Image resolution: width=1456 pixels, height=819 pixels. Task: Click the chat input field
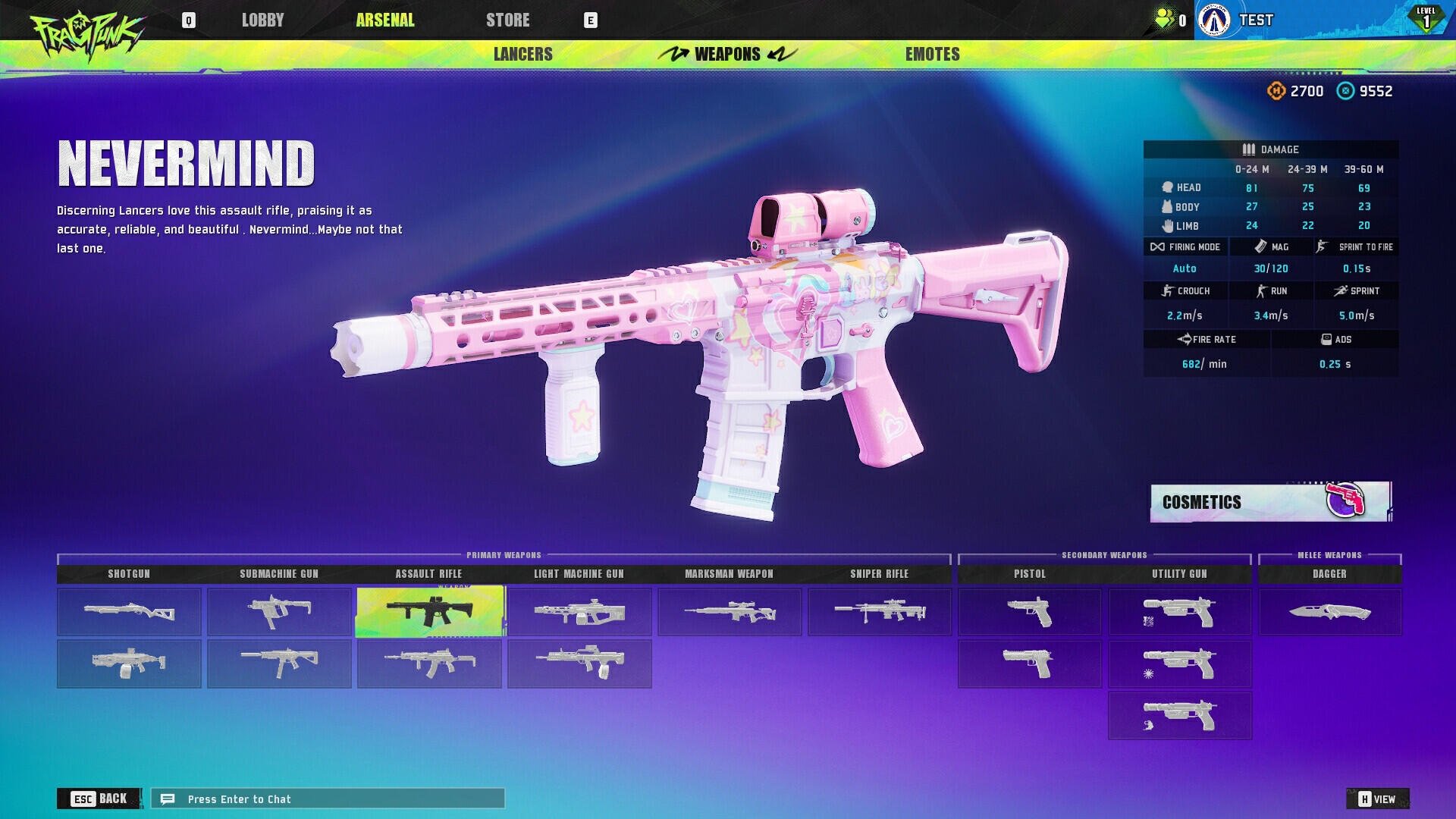pos(326,799)
